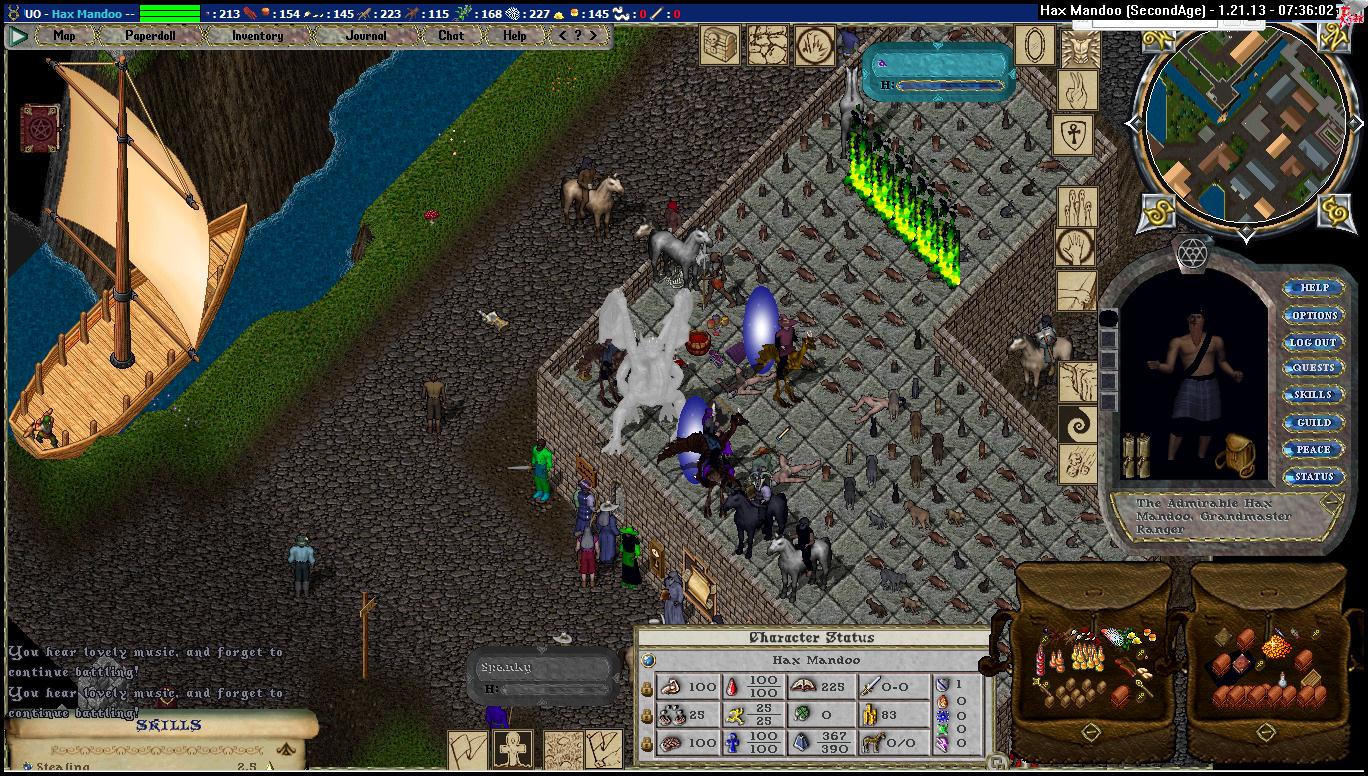Image resolution: width=1368 pixels, height=776 pixels.
Task: Open the Map from the top menu
Action: tap(64, 35)
